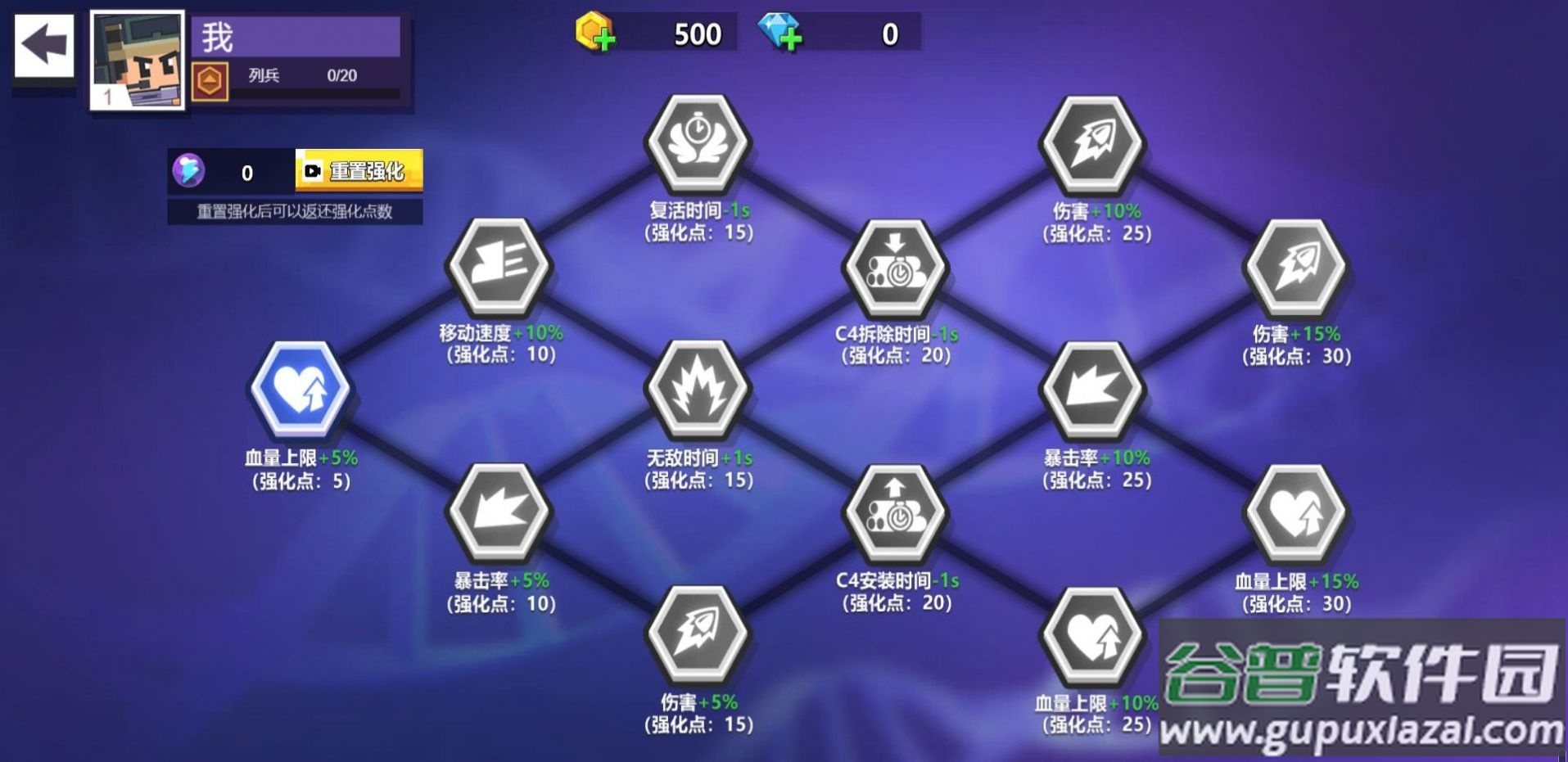Choose the 伤害 +10% upgrade node
1568x762 pixels.
[1093, 142]
